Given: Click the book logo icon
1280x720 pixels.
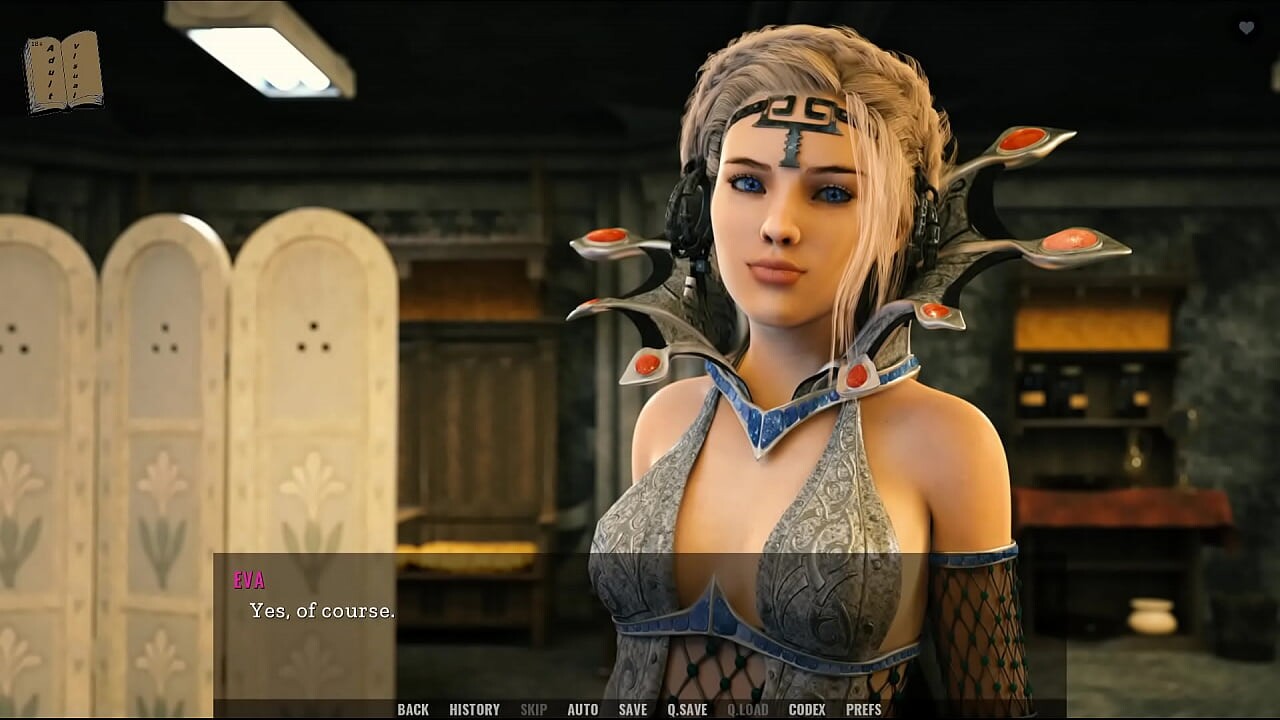Looking at the screenshot, I should (63, 72).
